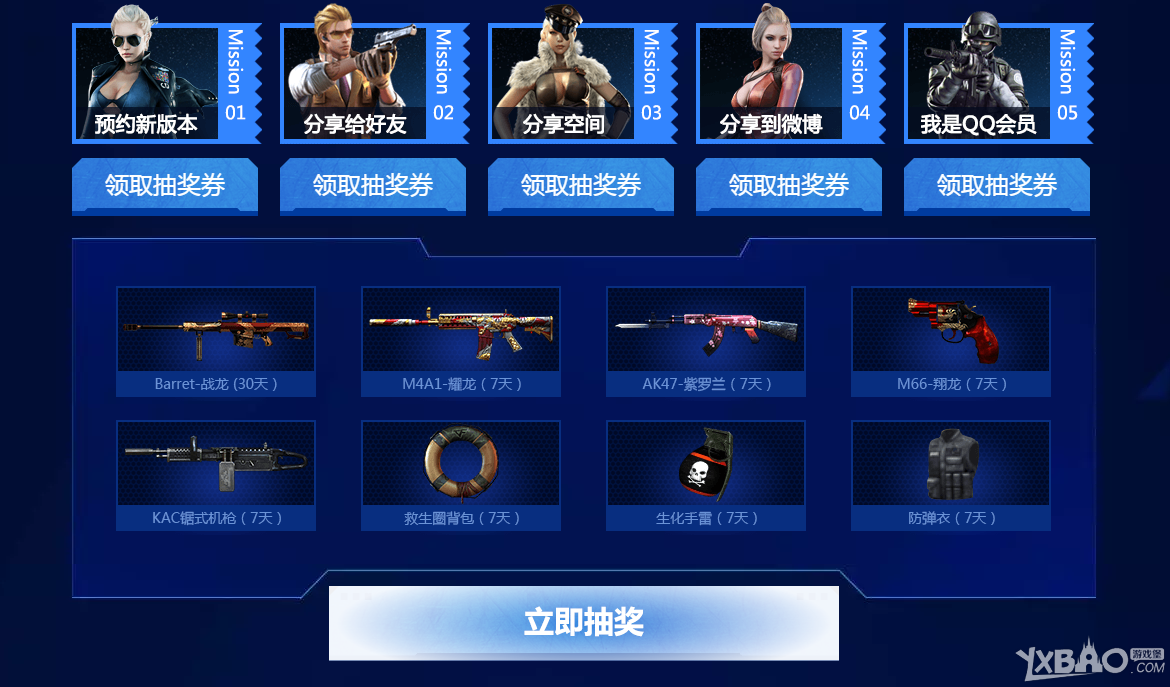Choose the 分享空间 Mission 03 card
The image size is (1170, 687).
point(581,84)
